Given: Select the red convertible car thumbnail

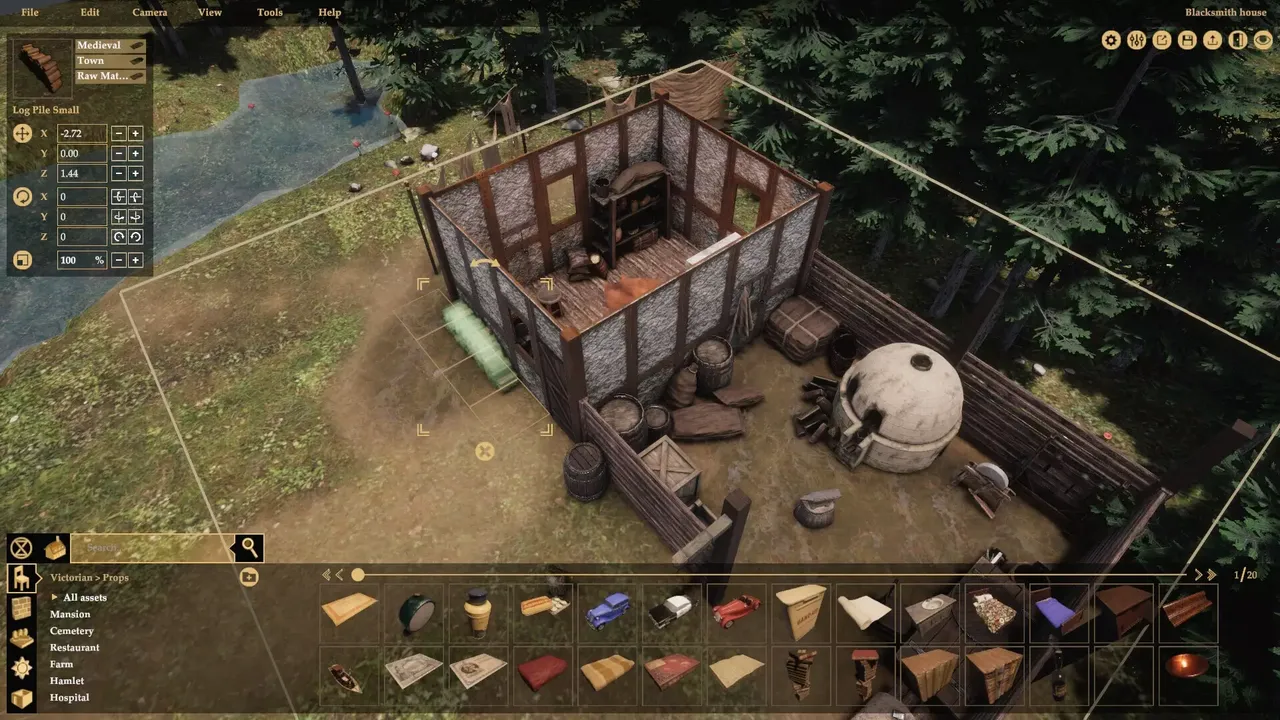Looking at the screenshot, I should [x=735, y=609].
